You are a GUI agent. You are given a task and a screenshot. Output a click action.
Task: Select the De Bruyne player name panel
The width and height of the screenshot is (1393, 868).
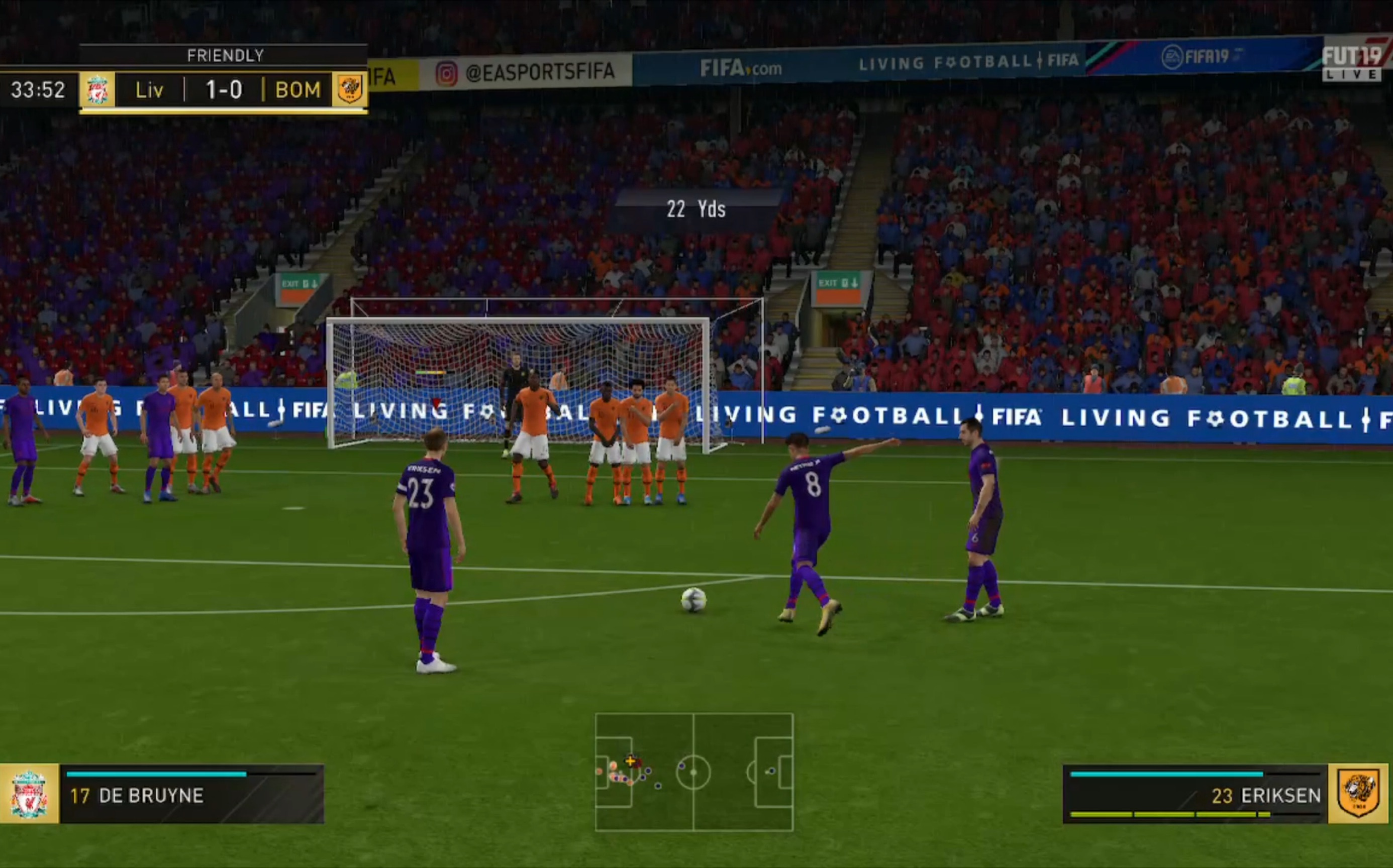click(192, 795)
